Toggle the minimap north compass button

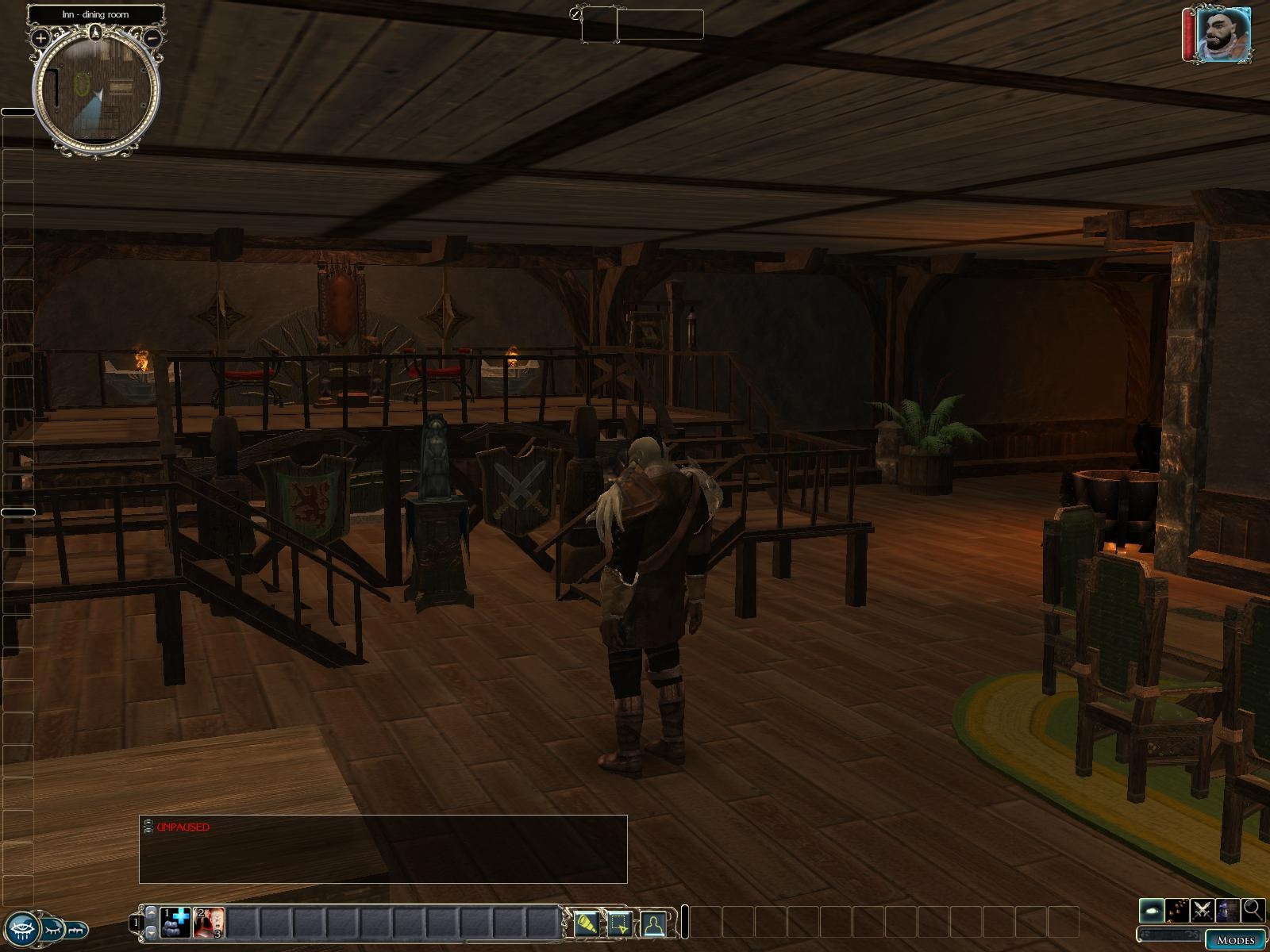97,33
